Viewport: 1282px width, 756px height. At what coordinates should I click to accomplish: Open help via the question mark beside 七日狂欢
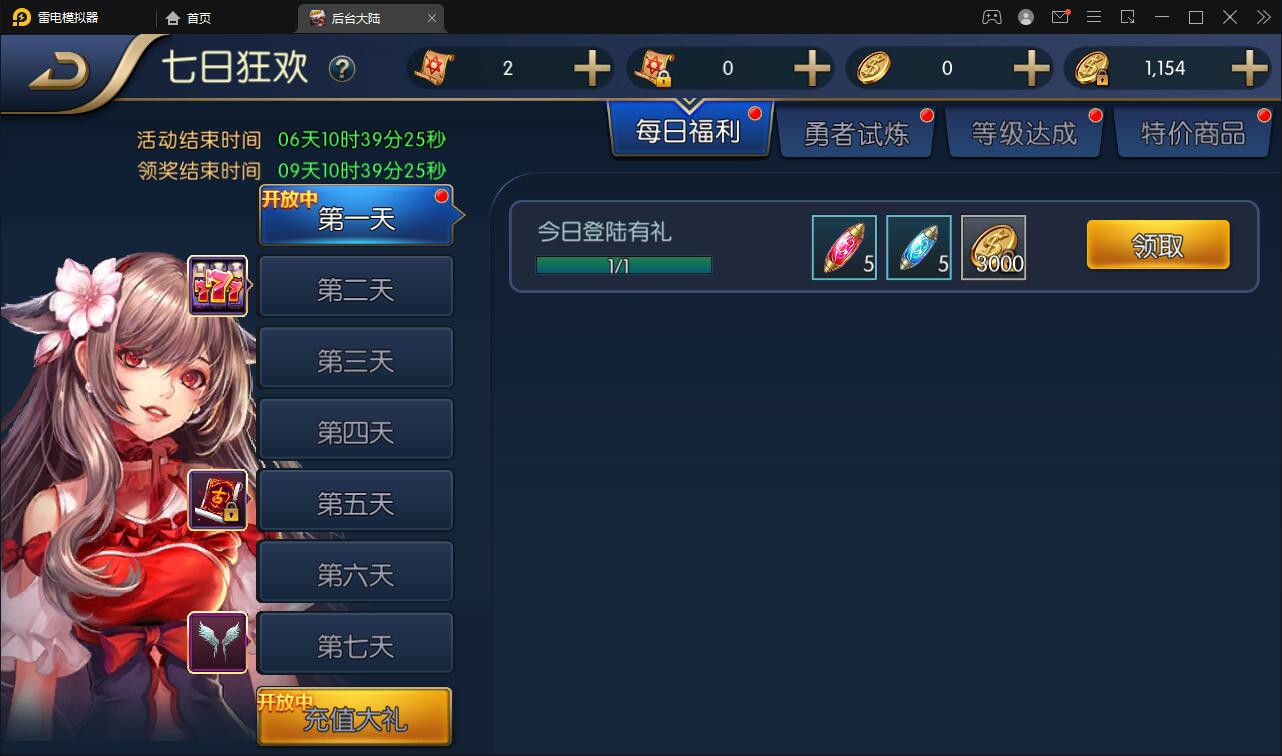coord(341,68)
